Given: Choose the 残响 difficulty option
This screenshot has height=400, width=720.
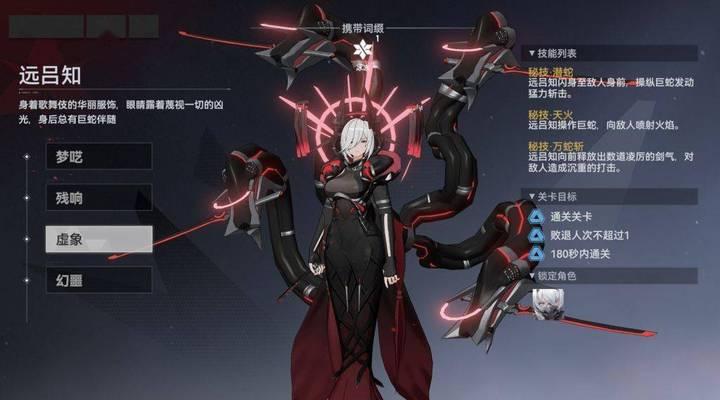Looking at the screenshot, I should click(97, 197).
